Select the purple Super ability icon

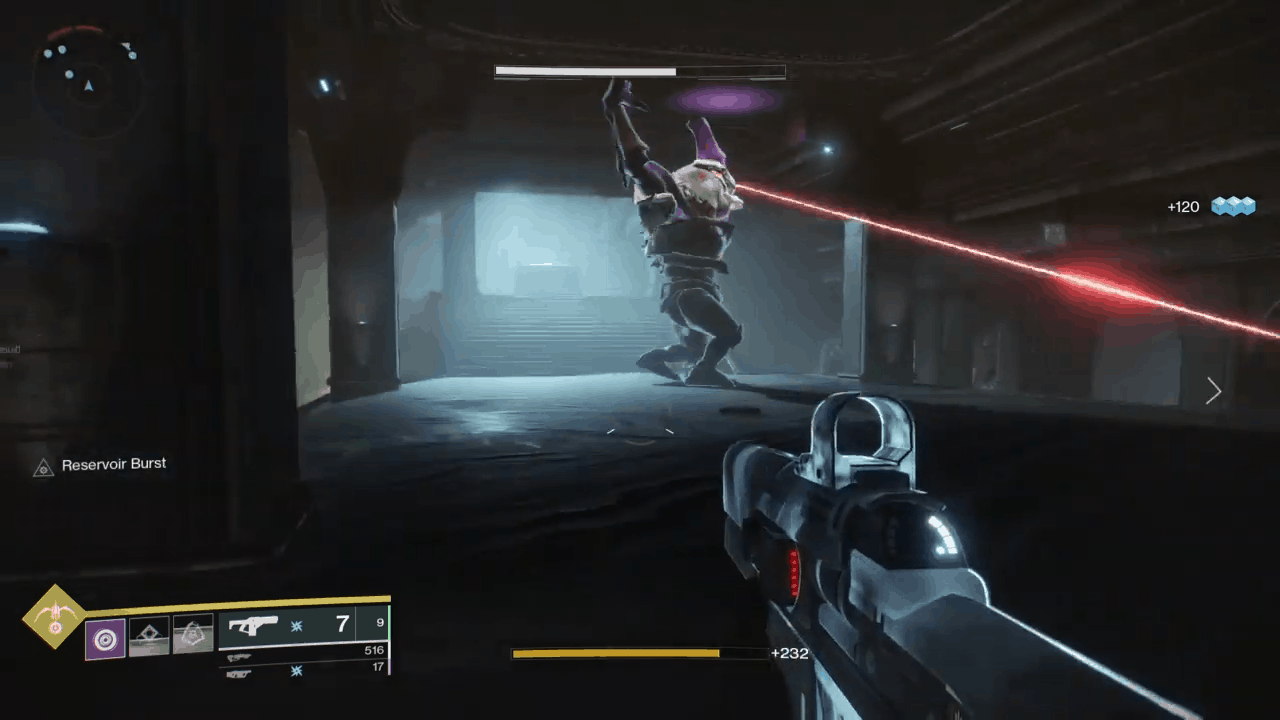pyautogui.click(x=105, y=640)
